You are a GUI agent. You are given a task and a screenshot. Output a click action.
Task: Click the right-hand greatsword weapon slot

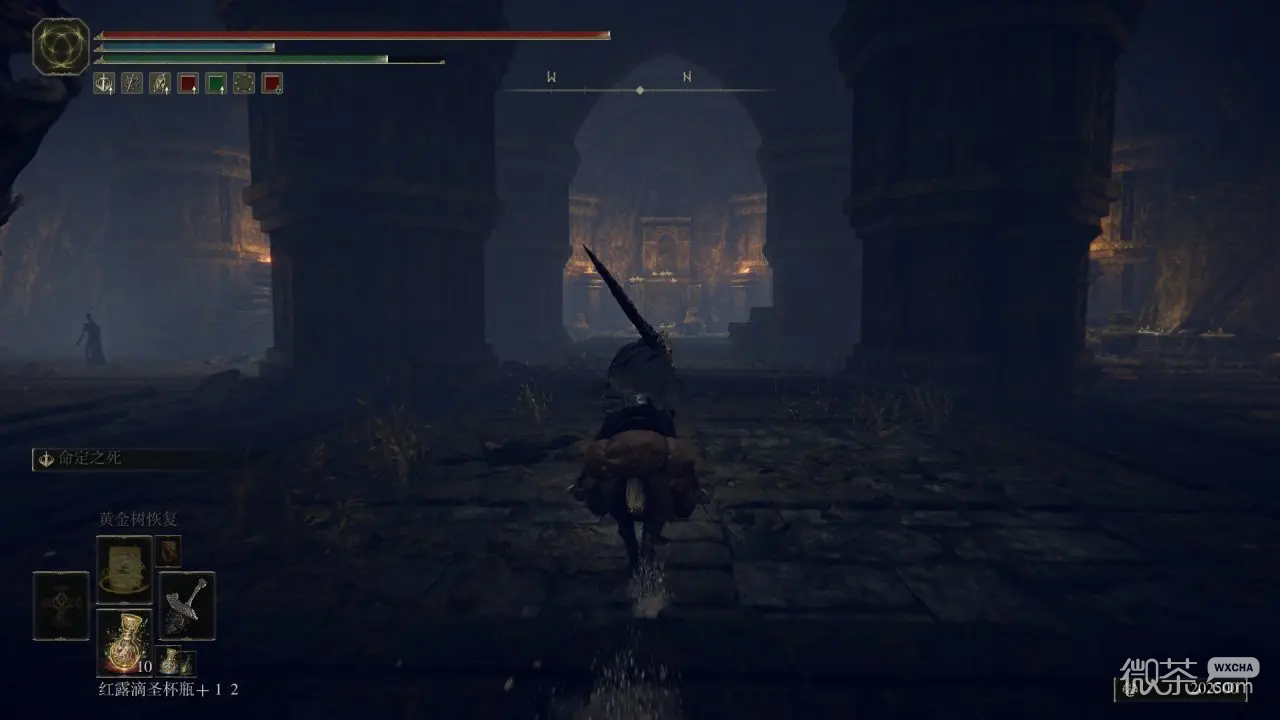[x=186, y=605]
